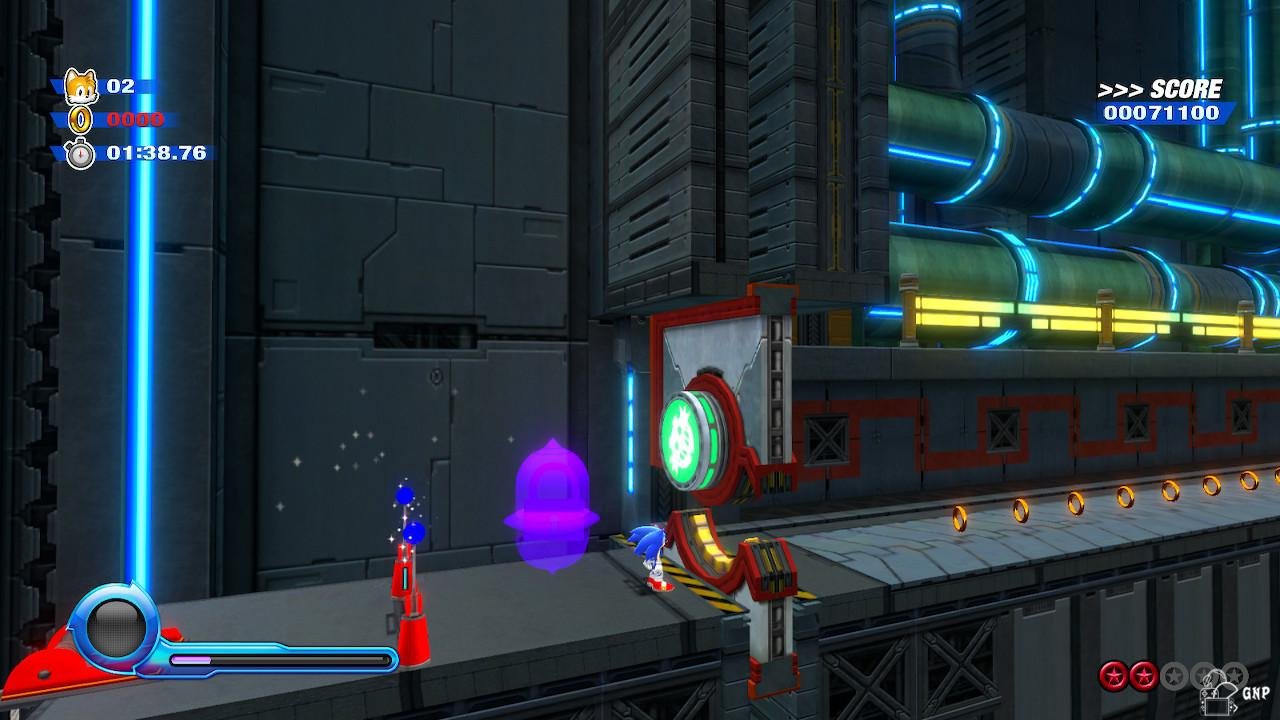The width and height of the screenshot is (1280, 720).
Task: Click the stopwatch icon beside the timer
Action: point(80,153)
